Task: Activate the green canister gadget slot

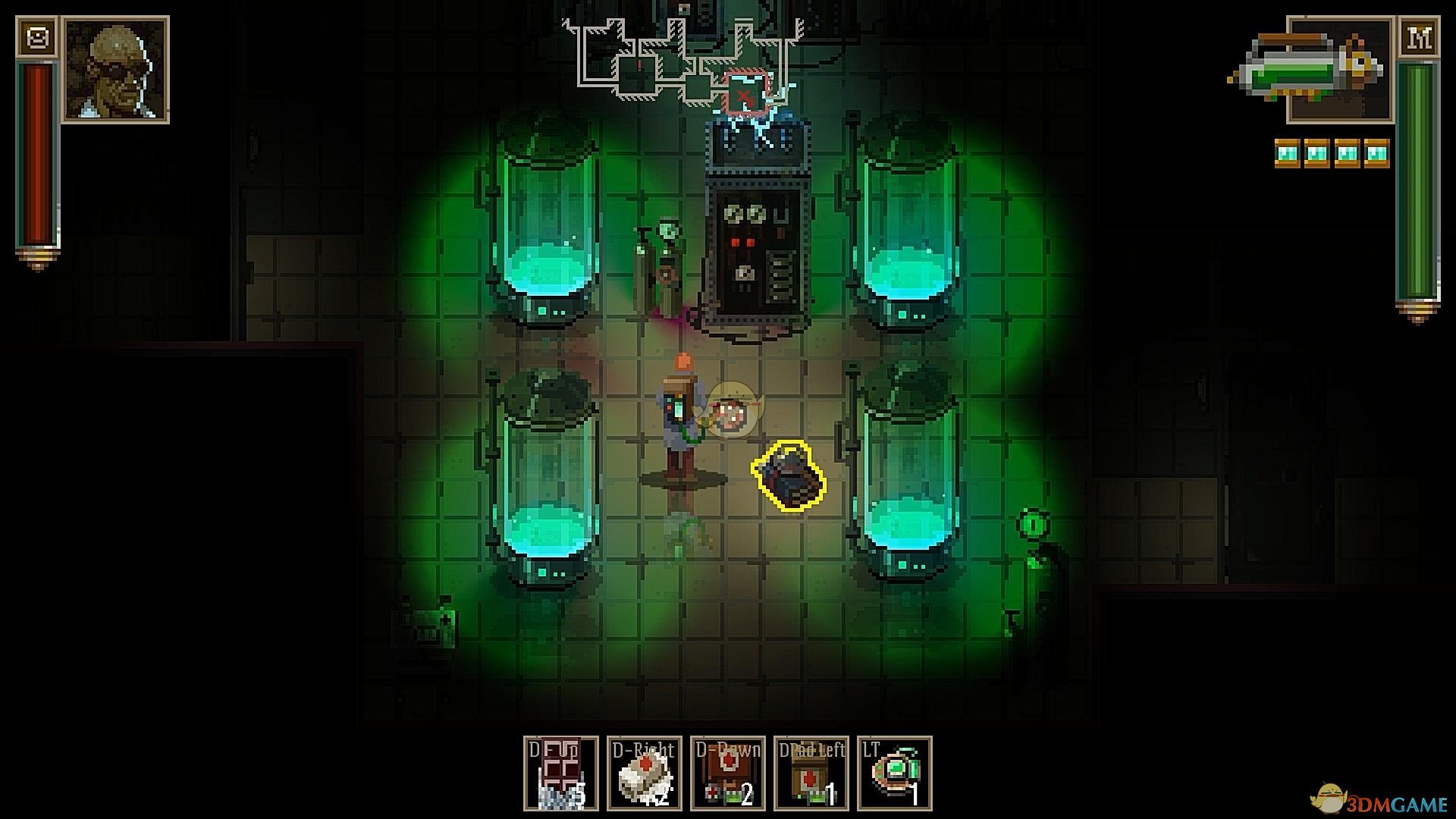Action: point(895,773)
